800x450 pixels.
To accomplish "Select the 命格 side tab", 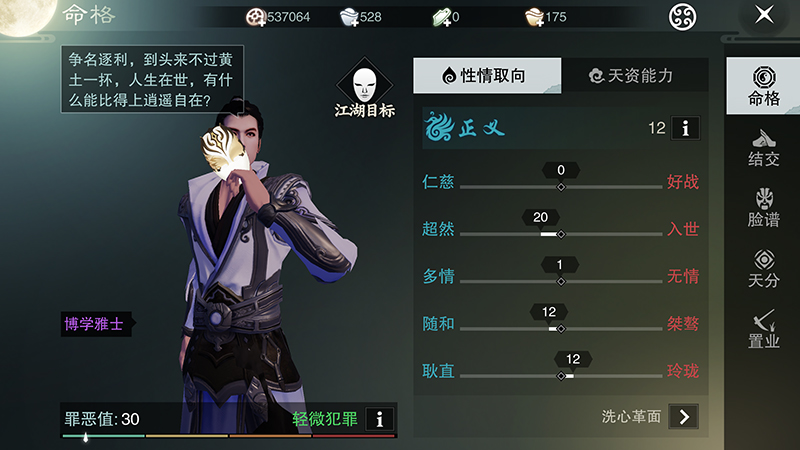I will coord(763,87).
